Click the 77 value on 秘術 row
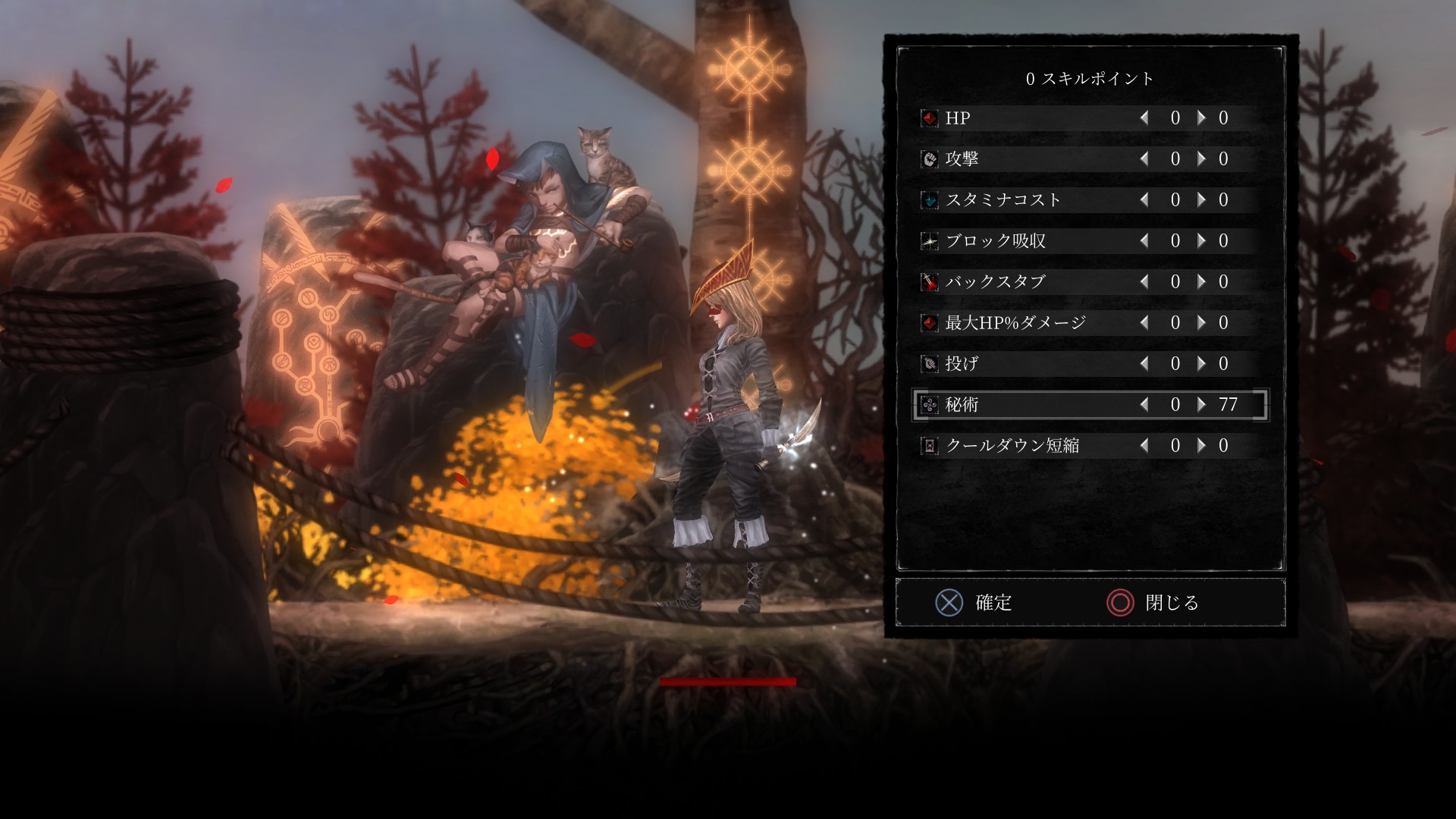The height and width of the screenshot is (819, 1456). (1230, 404)
